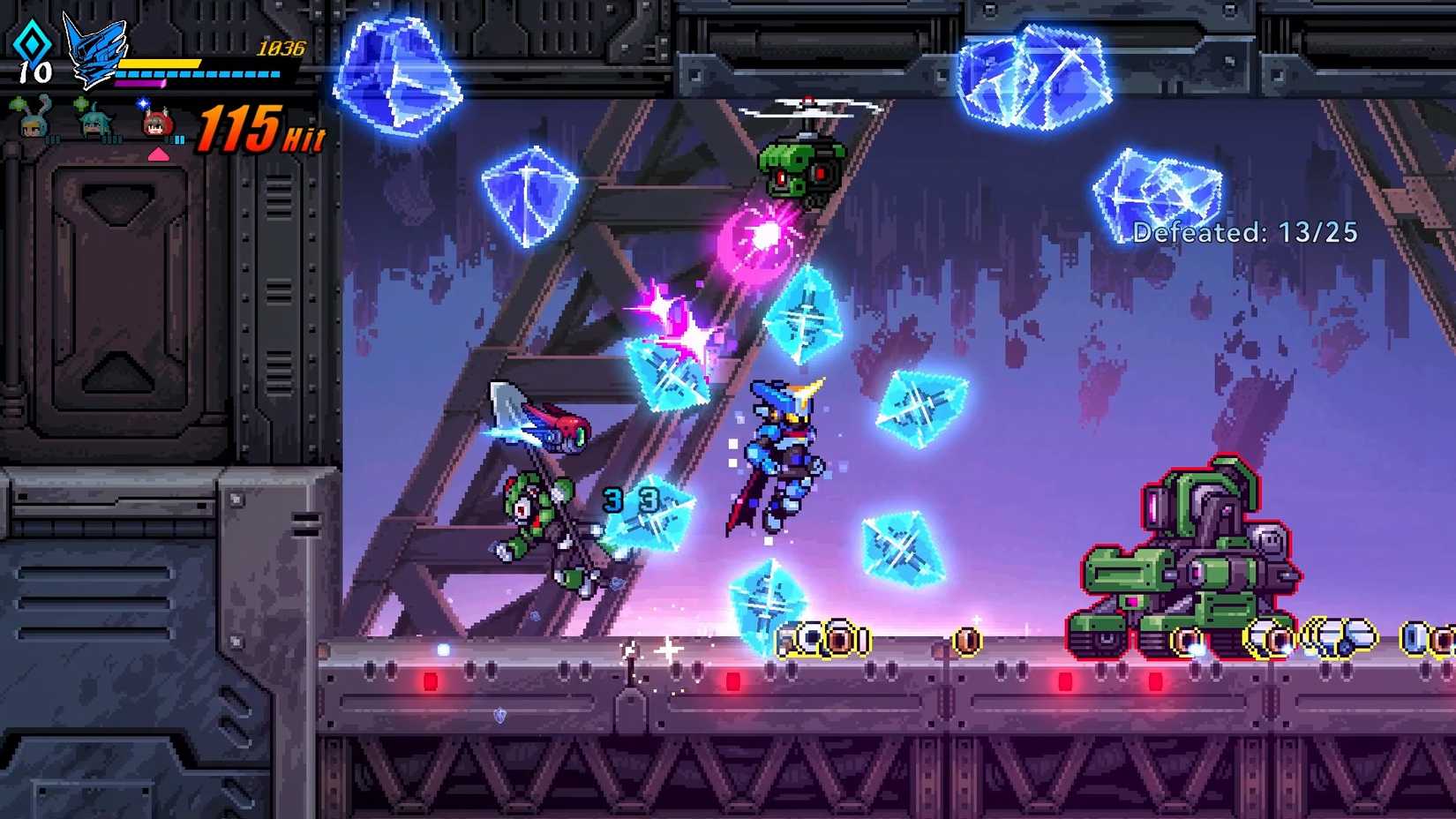Select the sparkle star above red-hooded partner
The width and height of the screenshot is (1456, 819).
(142, 104)
